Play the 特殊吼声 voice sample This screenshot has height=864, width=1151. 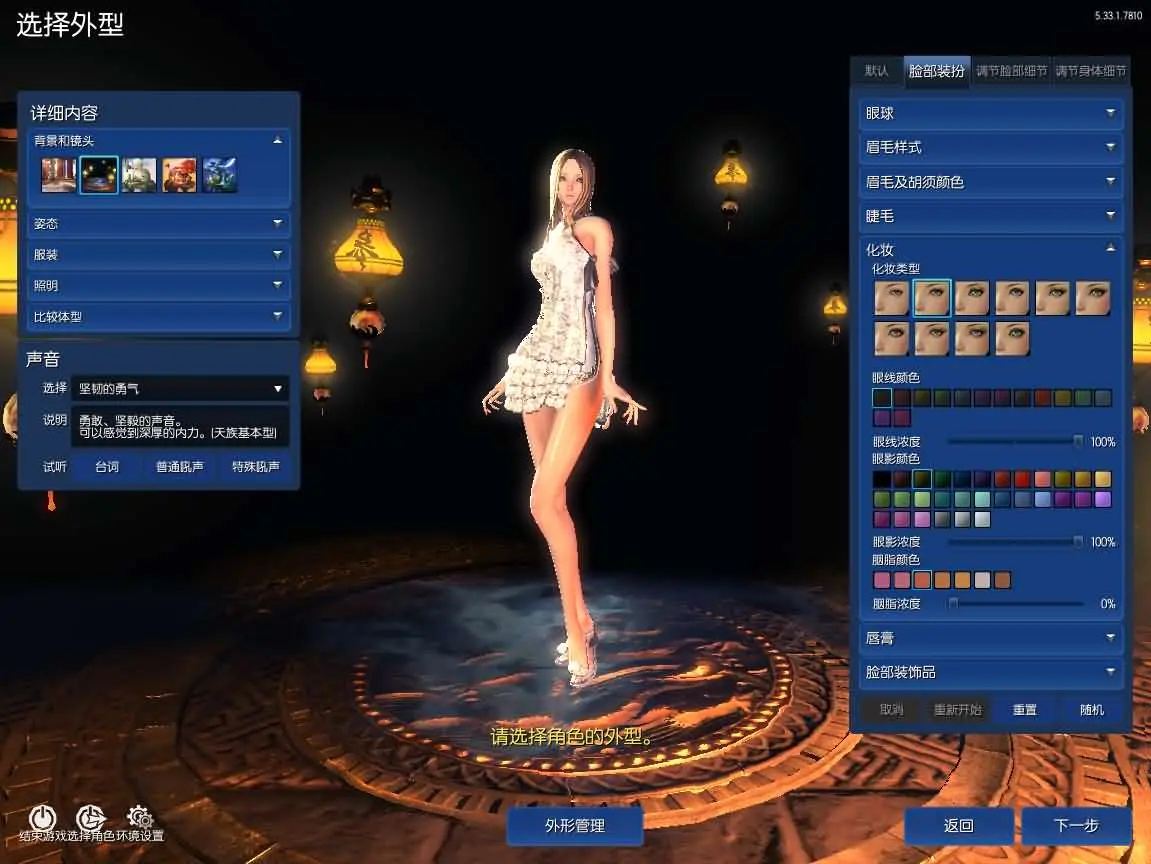(x=255, y=467)
